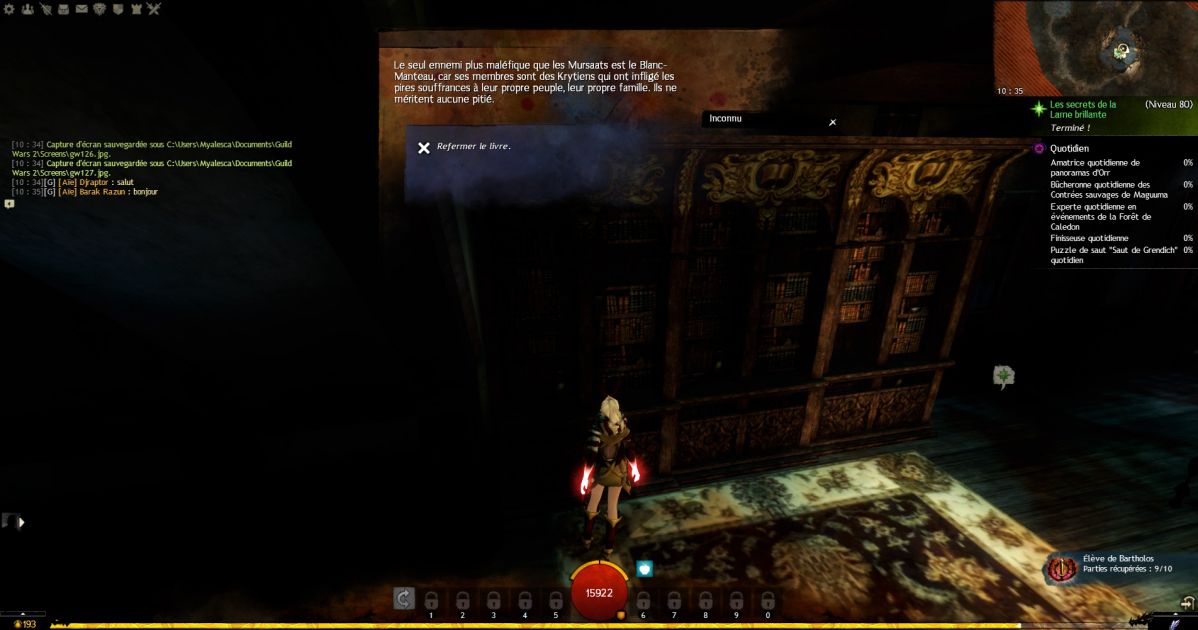Click the chat bubble icon under chat log
The image size is (1198, 630).
(x=10, y=203)
